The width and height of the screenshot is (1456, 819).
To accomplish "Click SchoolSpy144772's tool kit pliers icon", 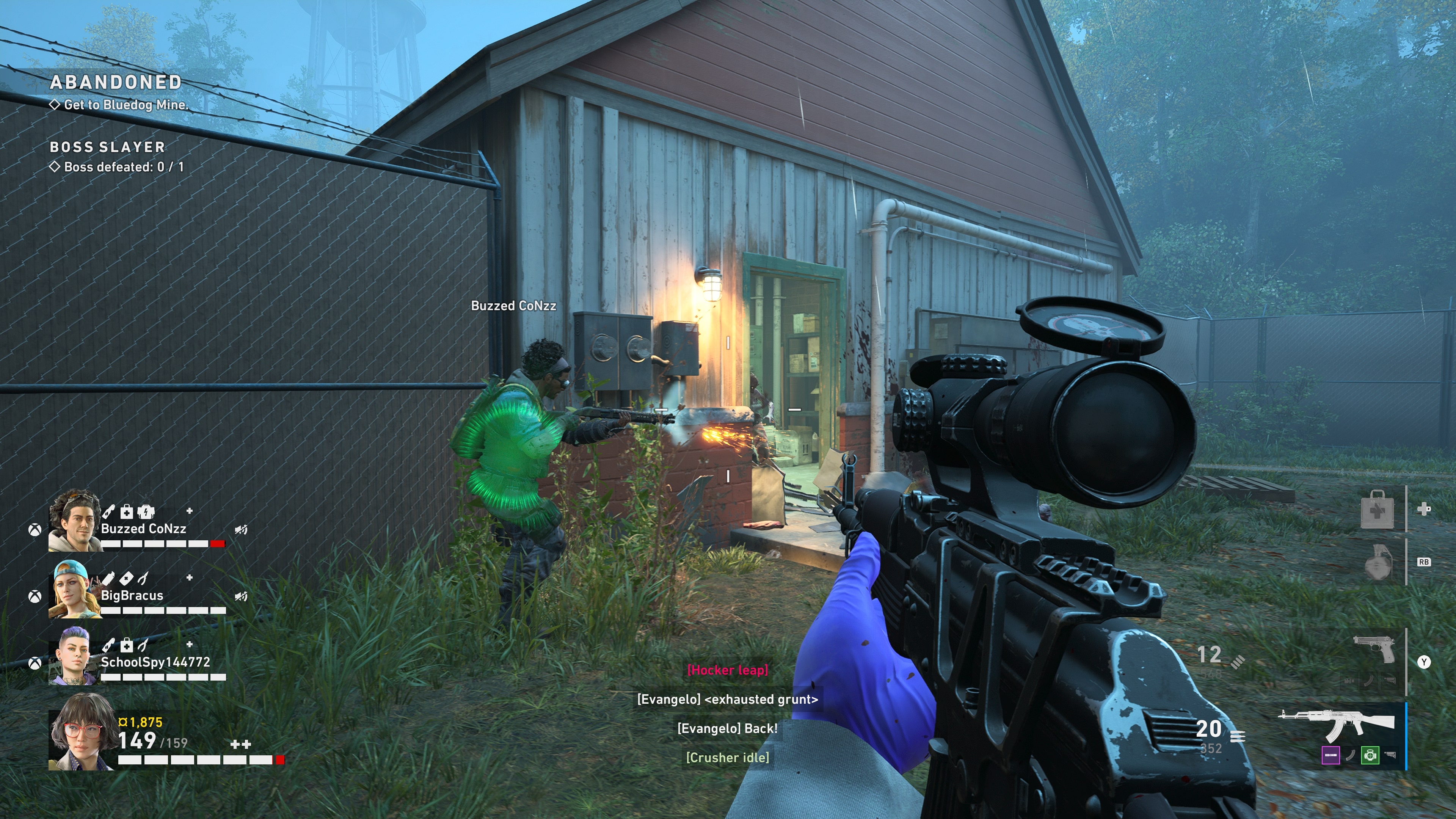I will click(143, 645).
